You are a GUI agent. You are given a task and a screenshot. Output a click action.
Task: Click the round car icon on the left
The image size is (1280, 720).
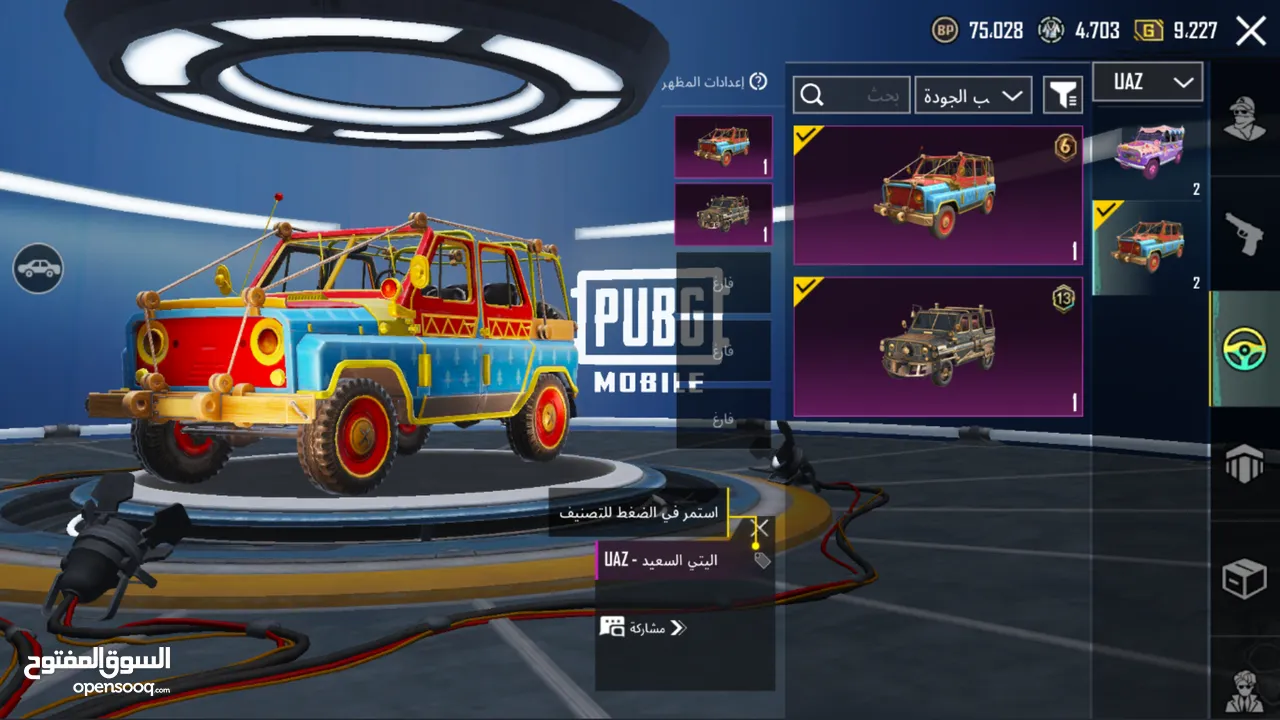click(38, 268)
